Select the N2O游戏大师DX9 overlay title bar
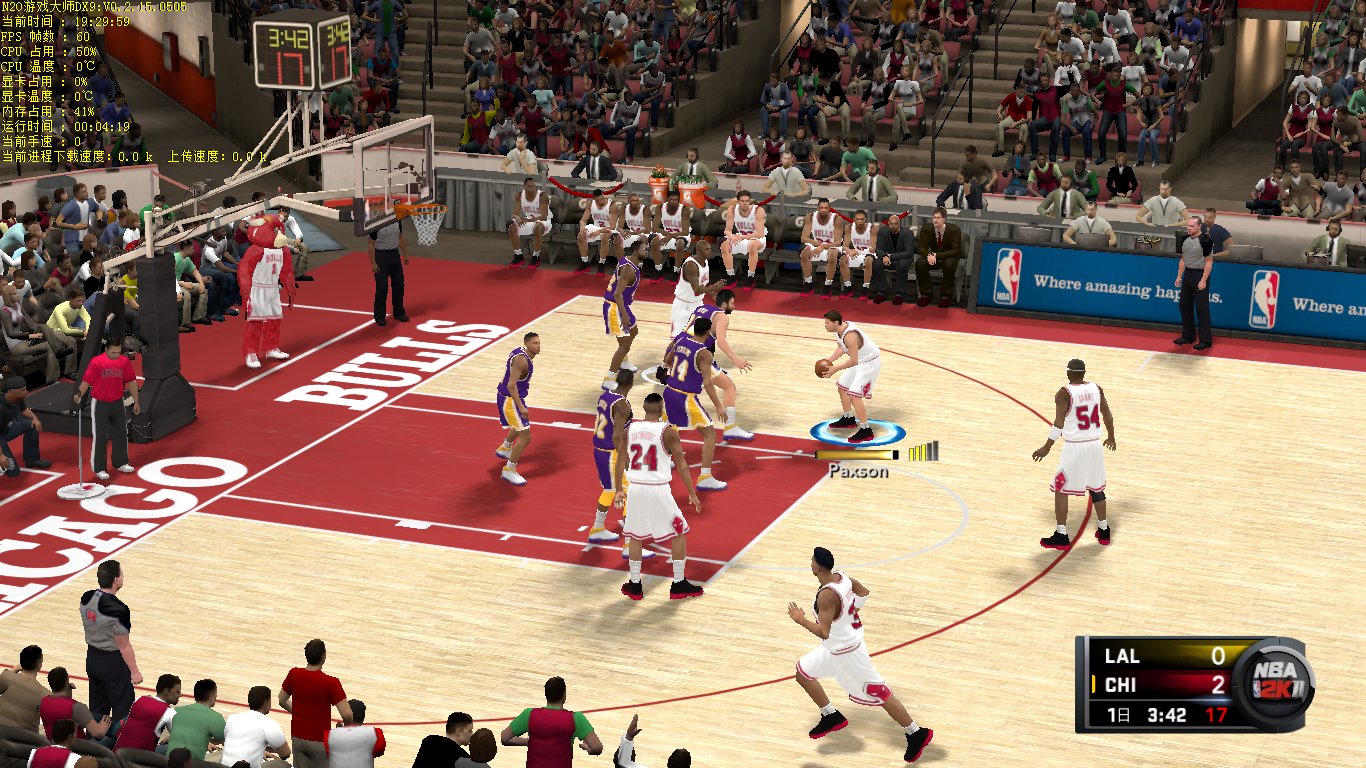Viewport: 1366px width, 768px height. point(95,6)
